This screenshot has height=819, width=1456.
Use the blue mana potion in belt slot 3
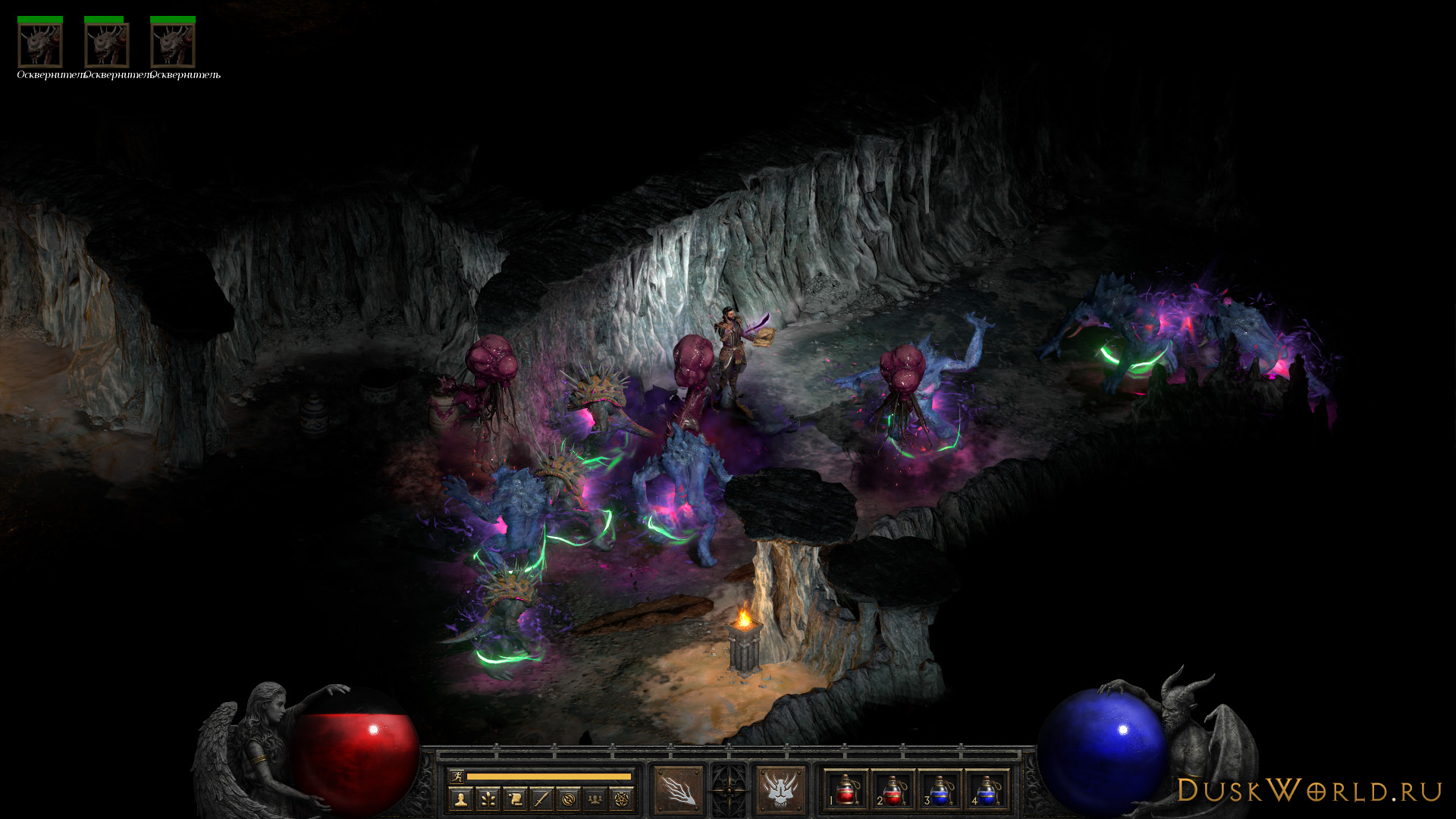(x=940, y=790)
